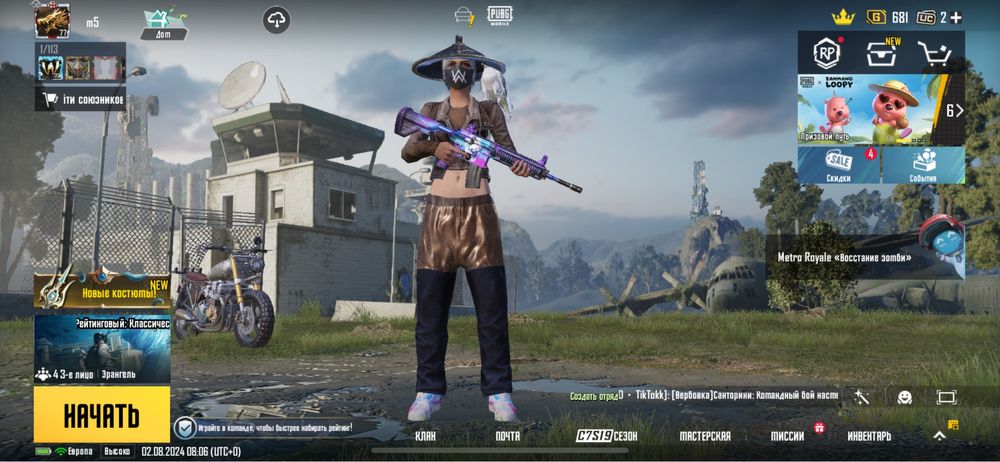Tap the yellow НАЧАТЬ start button
The height and width of the screenshot is (462, 1000).
pyautogui.click(x=101, y=414)
